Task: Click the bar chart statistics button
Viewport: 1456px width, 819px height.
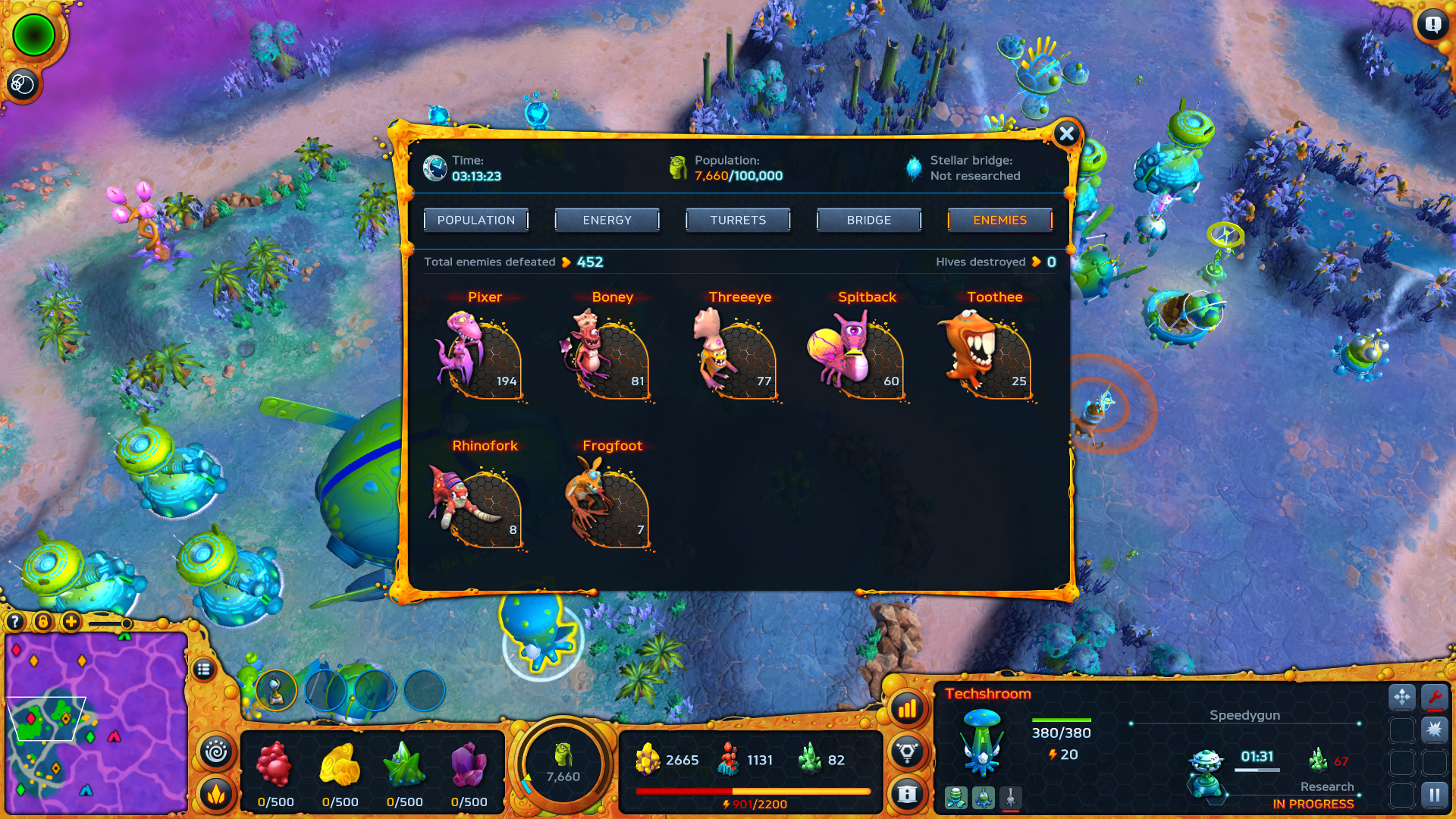Action: coord(907,709)
